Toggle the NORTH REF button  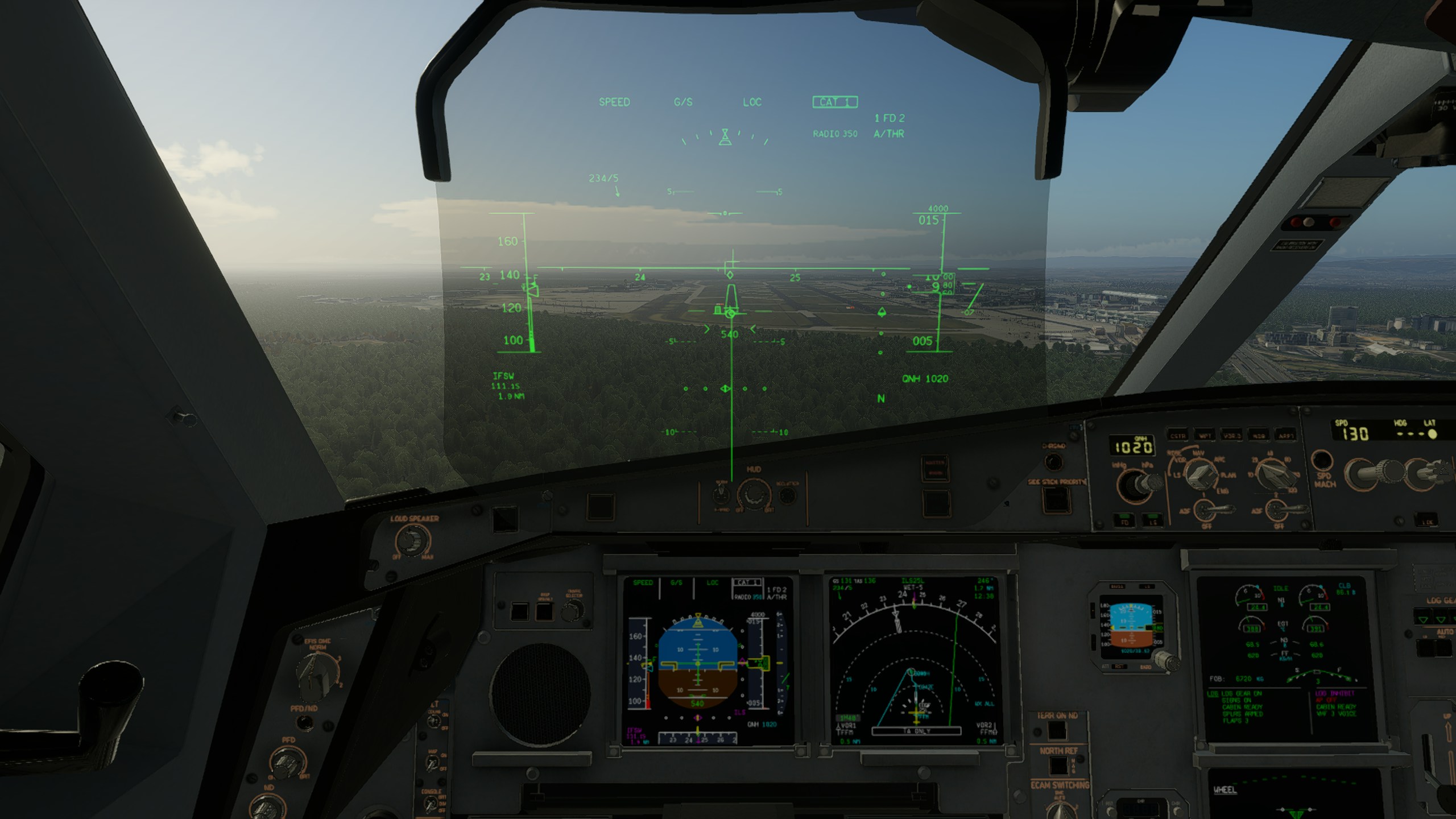click(x=1058, y=766)
